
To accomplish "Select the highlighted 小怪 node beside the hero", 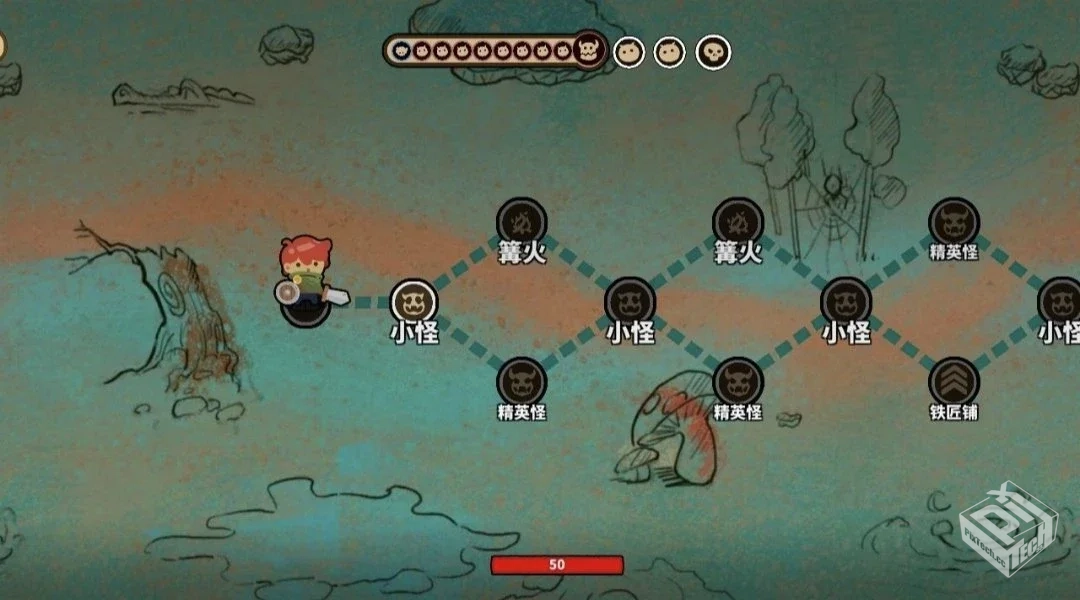I will (414, 301).
